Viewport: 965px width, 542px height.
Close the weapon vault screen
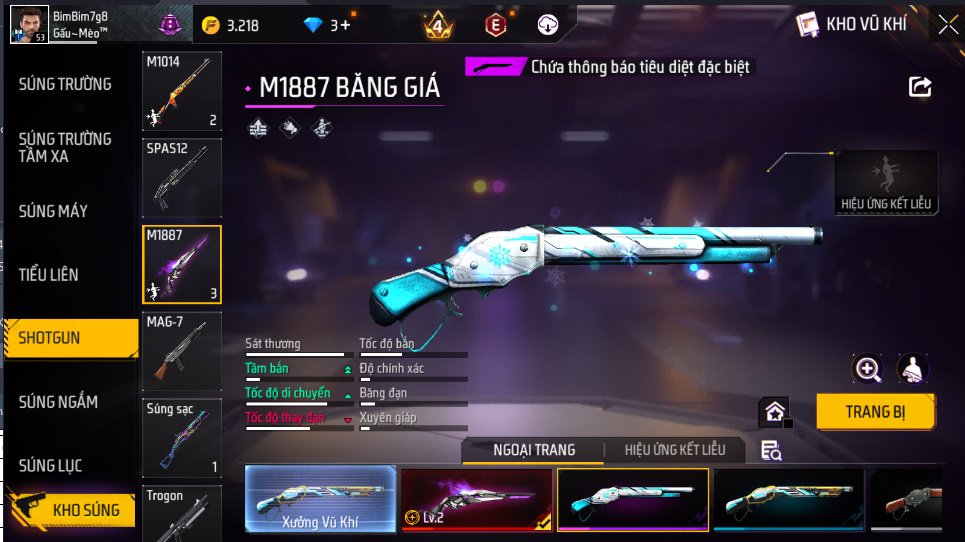pos(946,25)
